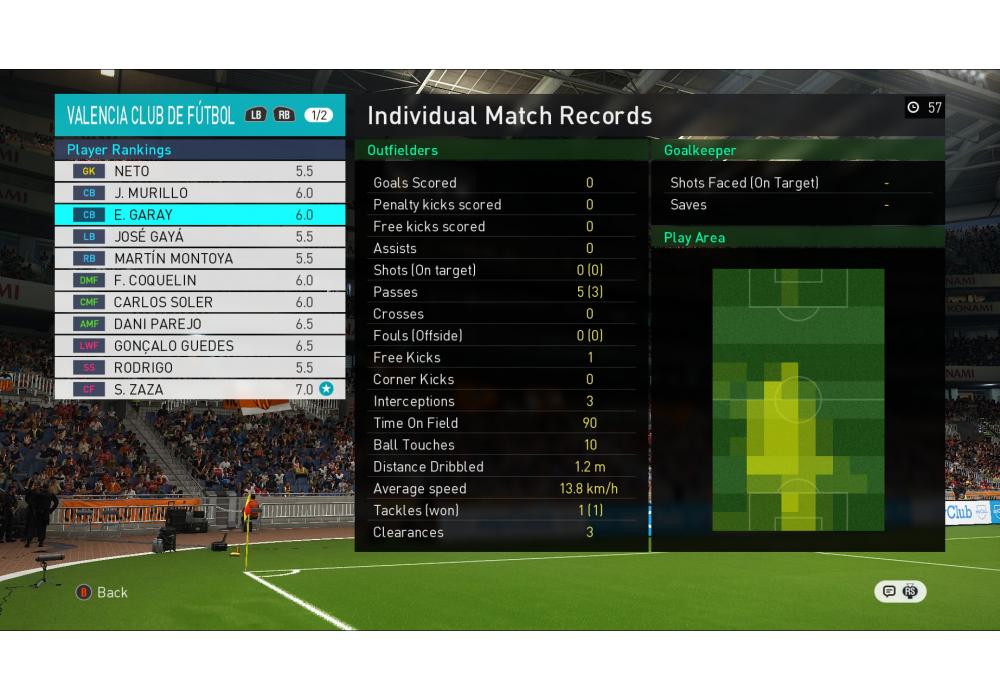Select the highlighted E. Garay row

coord(200,215)
